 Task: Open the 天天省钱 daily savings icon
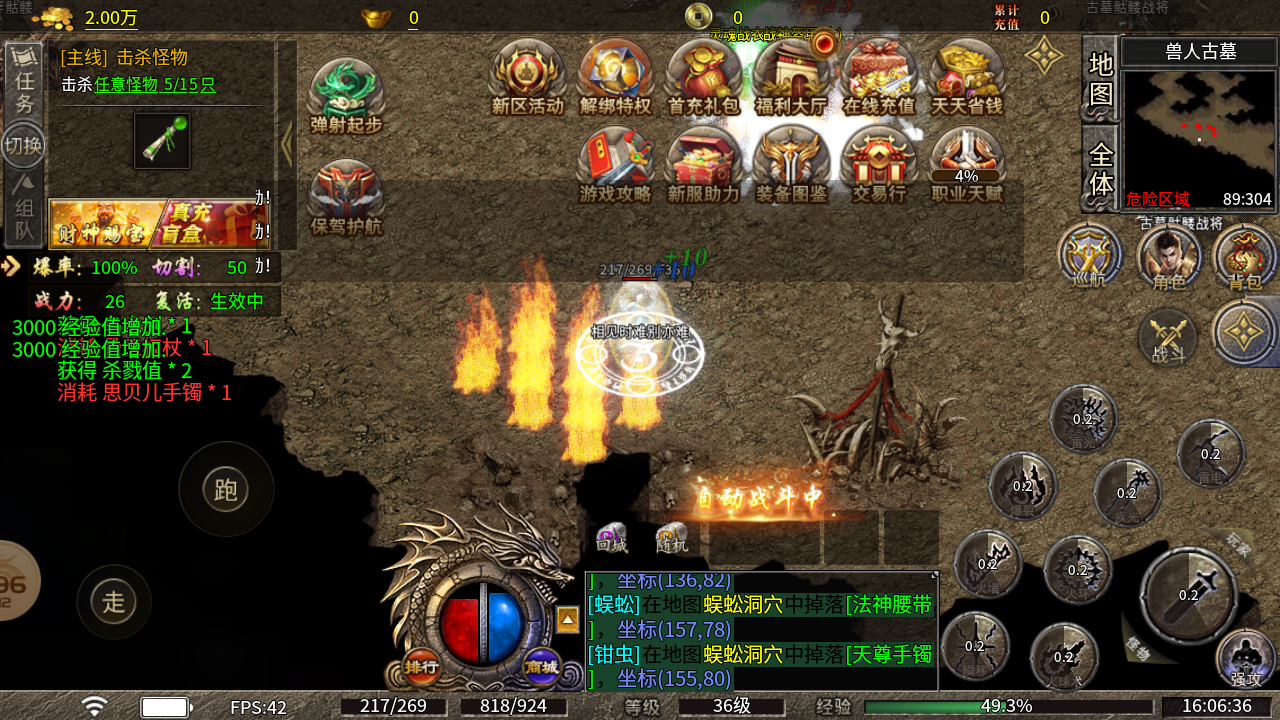point(967,78)
